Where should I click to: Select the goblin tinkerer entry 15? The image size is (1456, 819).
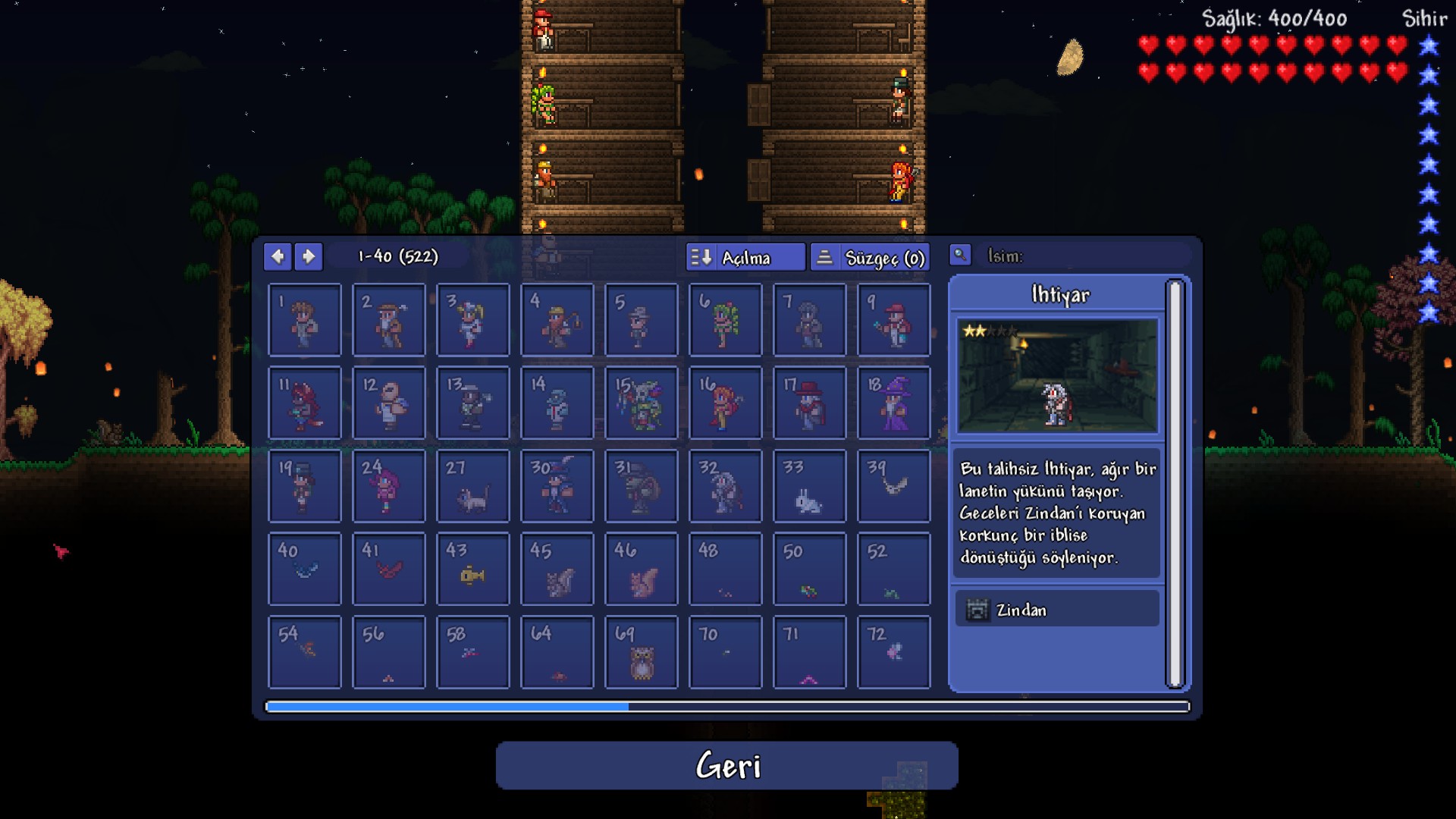pos(642,403)
